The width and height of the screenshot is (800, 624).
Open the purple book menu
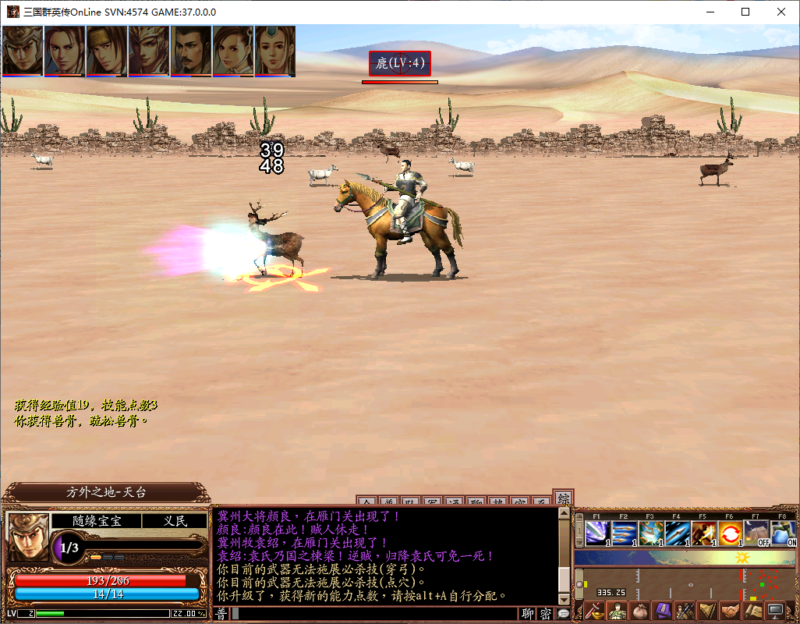[x=660, y=610]
